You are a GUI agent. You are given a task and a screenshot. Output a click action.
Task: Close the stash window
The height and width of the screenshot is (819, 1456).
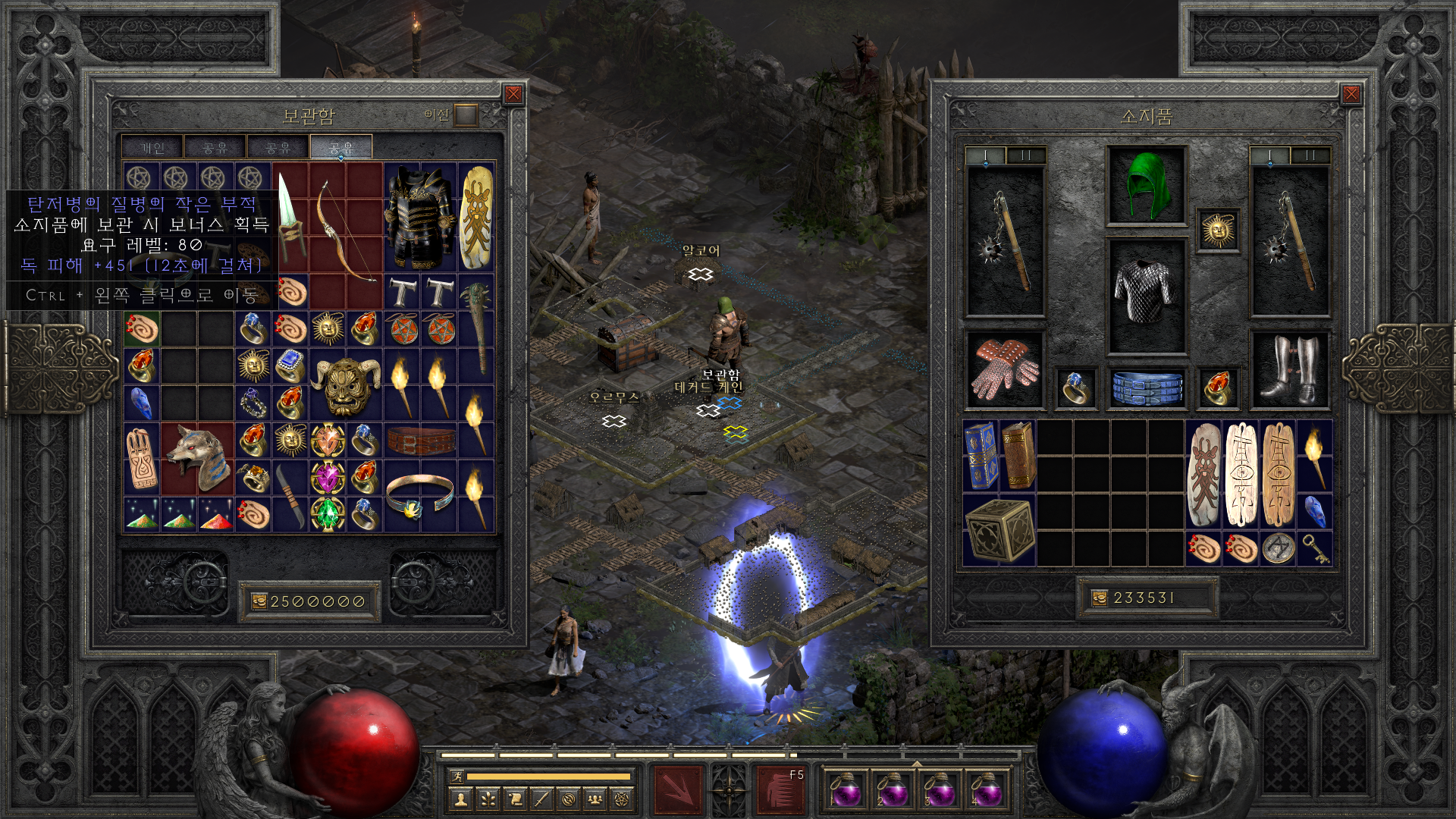(513, 94)
